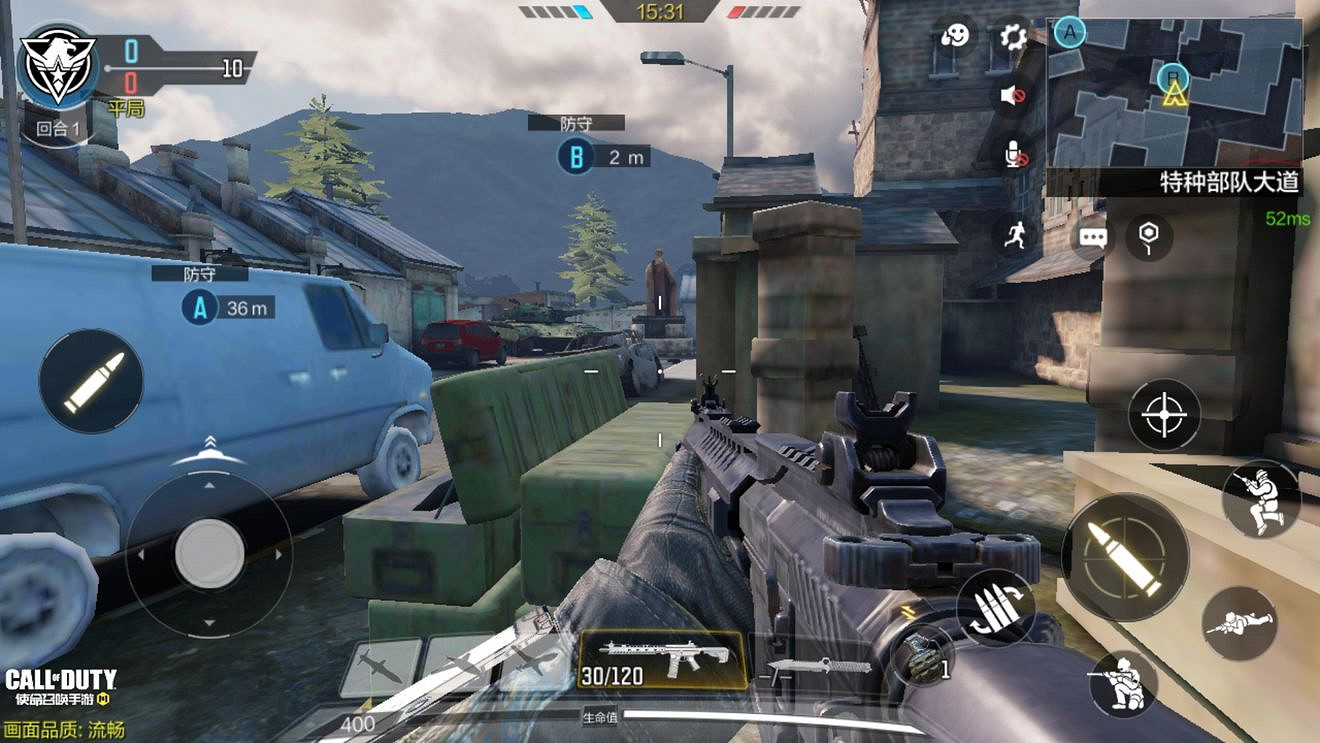Open the settings gear icon
The image size is (1320, 743).
(1014, 38)
